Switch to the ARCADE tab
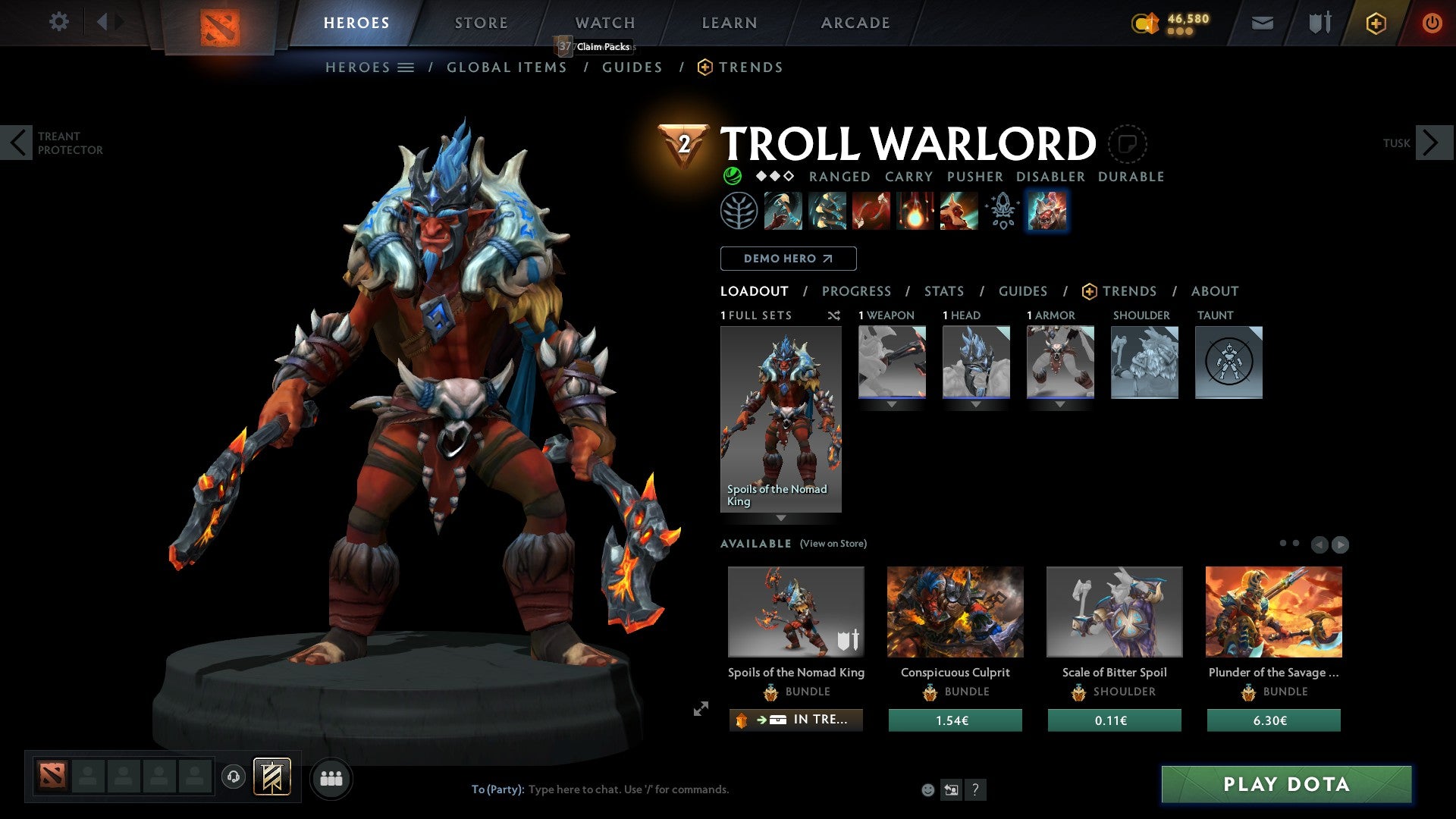The image size is (1456, 819). tap(855, 23)
